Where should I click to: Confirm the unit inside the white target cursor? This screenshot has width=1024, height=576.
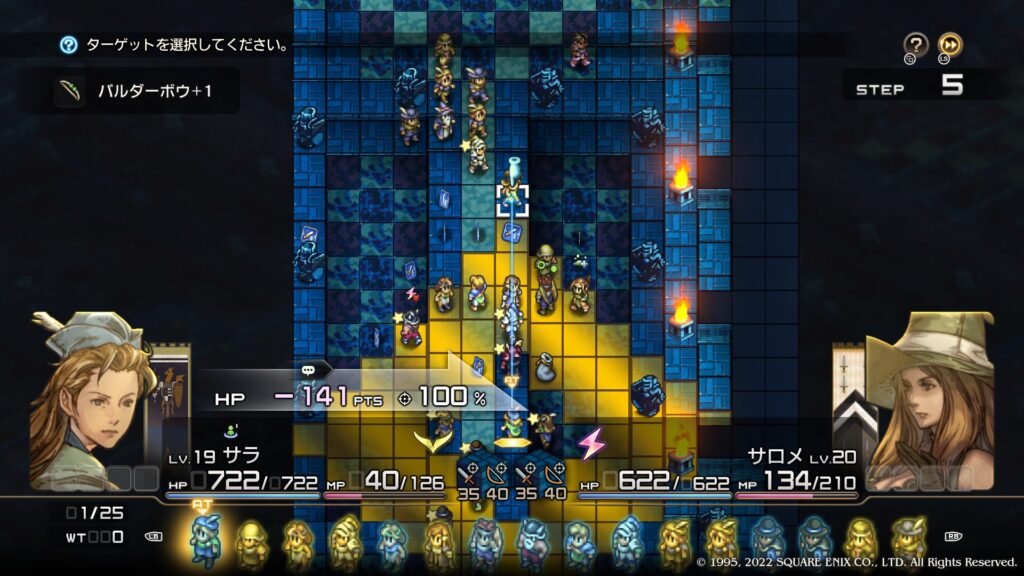(x=514, y=197)
